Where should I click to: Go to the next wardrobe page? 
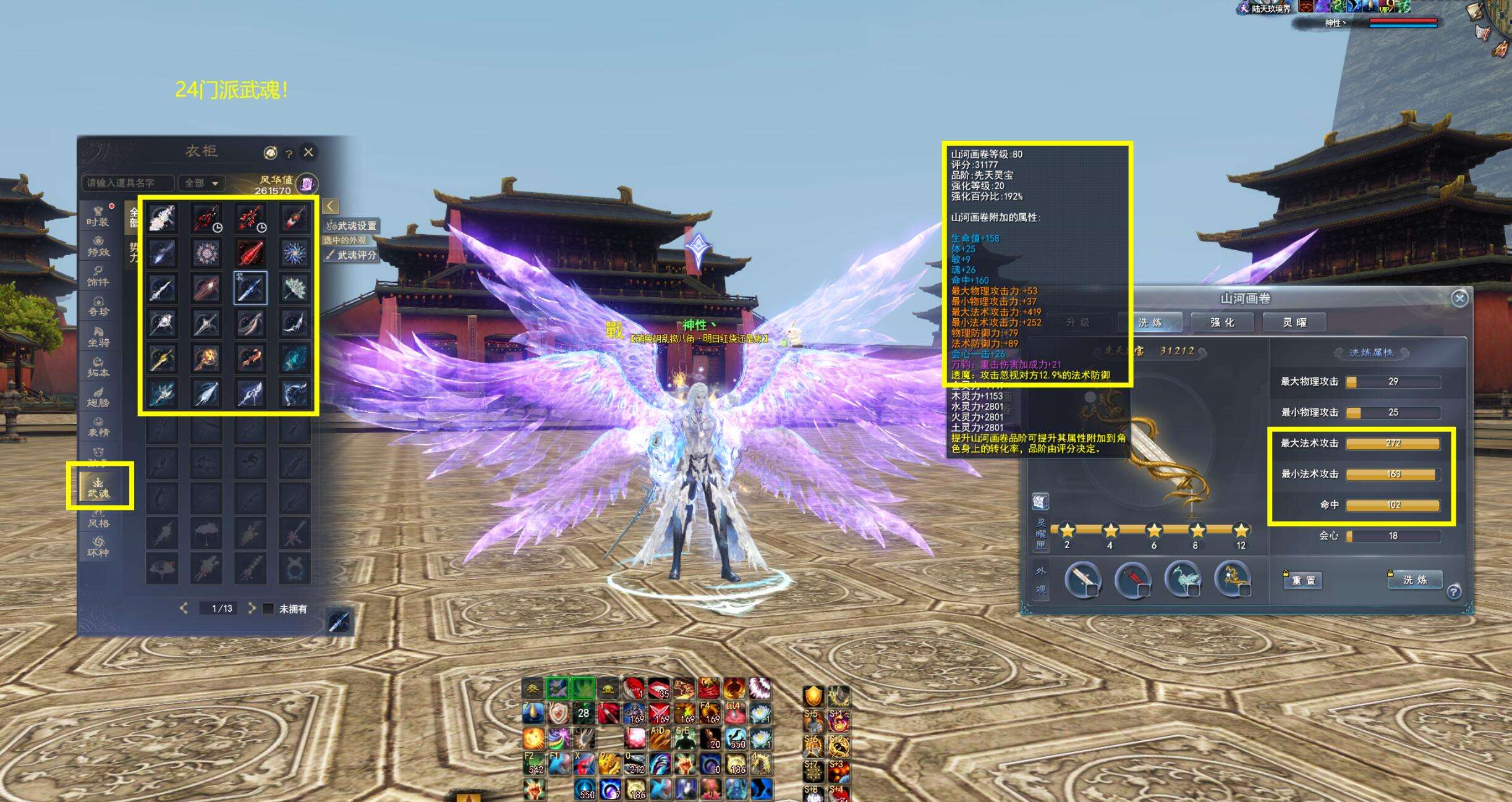(x=252, y=608)
